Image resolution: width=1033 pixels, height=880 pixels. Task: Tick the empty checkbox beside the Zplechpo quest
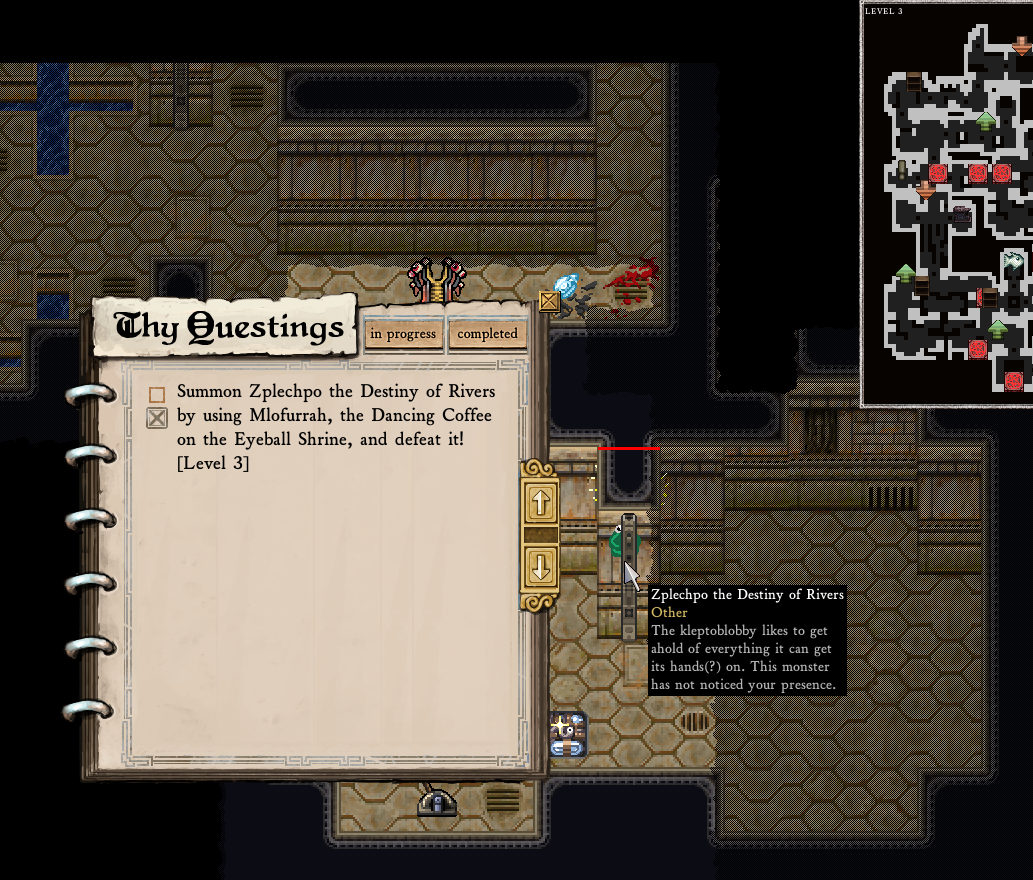tap(157, 395)
